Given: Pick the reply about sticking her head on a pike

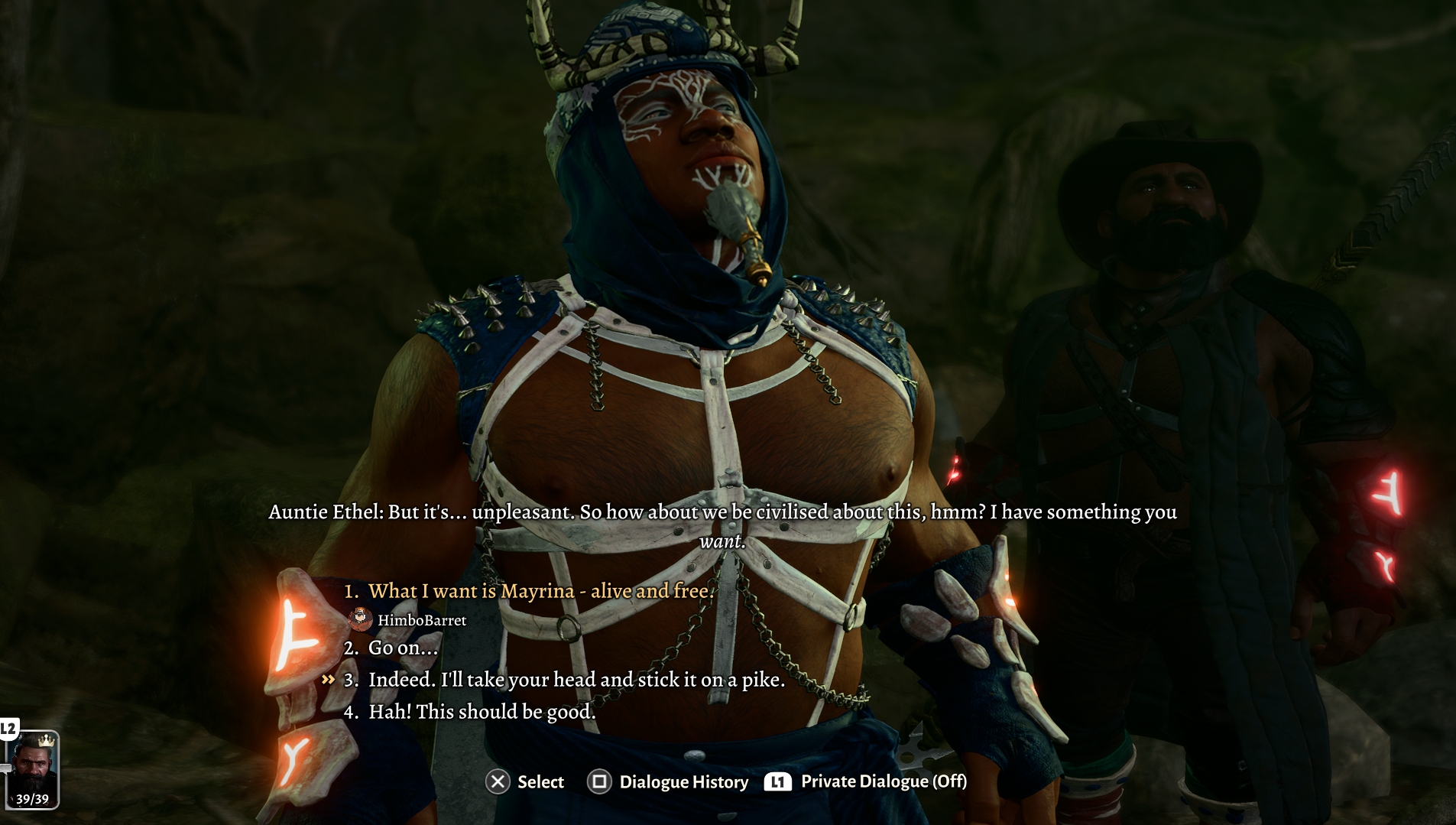Looking at the screenshot, I should (576, 680).
